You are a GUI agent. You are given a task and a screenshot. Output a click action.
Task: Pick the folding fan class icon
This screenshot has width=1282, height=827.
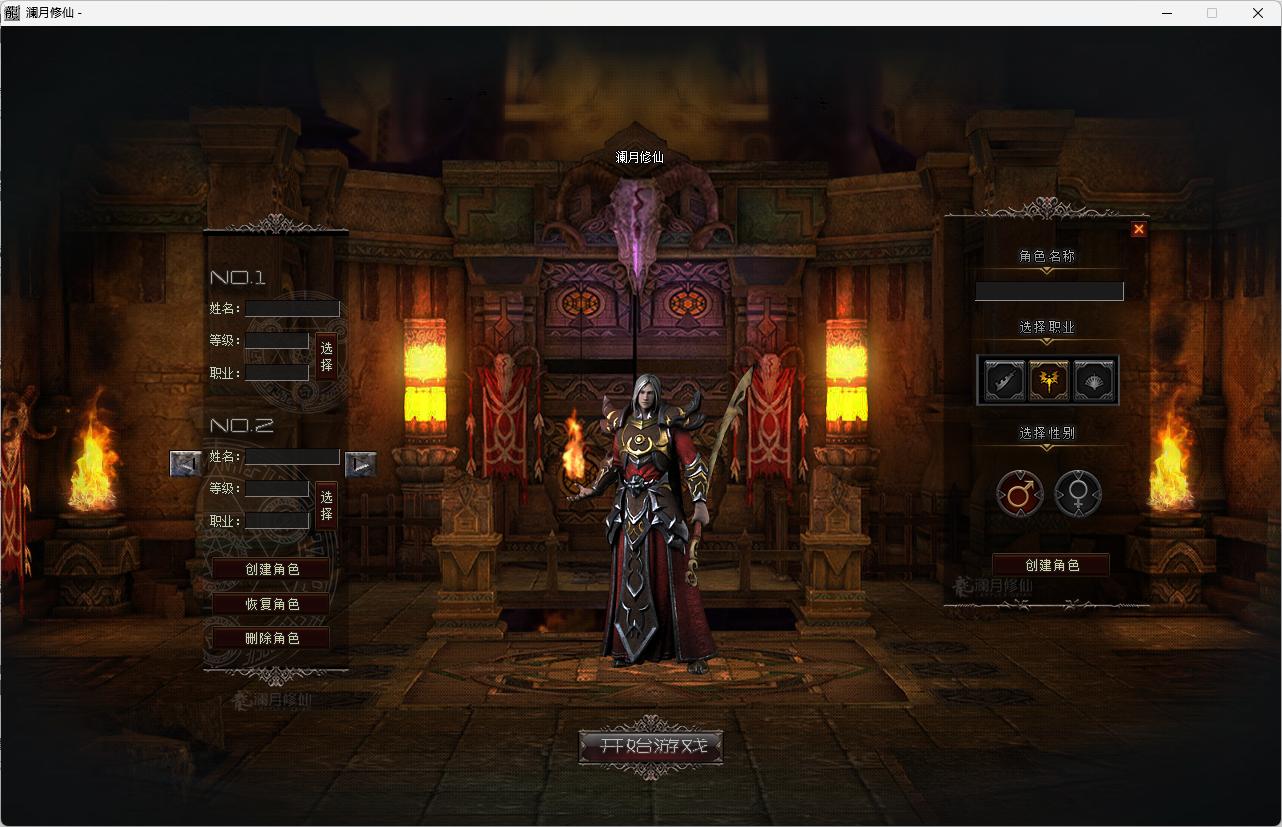pyautogui.click(x=1094, y=381)
